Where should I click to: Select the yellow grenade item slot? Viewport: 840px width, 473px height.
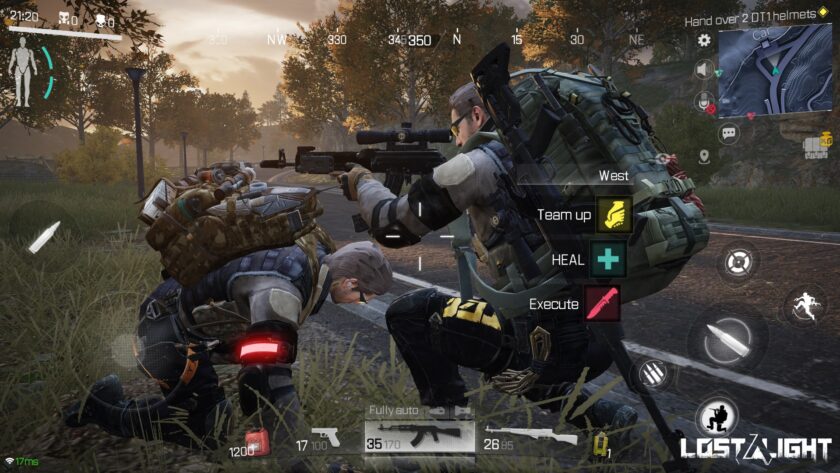[602, 442]
